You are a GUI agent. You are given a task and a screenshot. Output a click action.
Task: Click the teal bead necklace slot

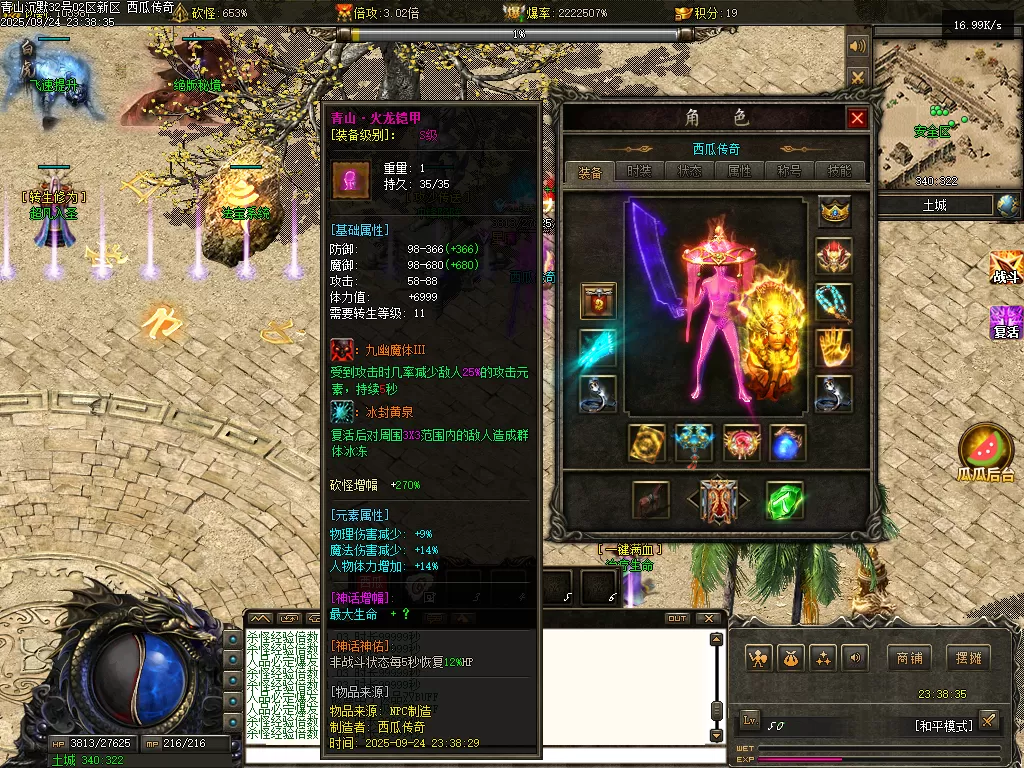click(x=834, y=301)
